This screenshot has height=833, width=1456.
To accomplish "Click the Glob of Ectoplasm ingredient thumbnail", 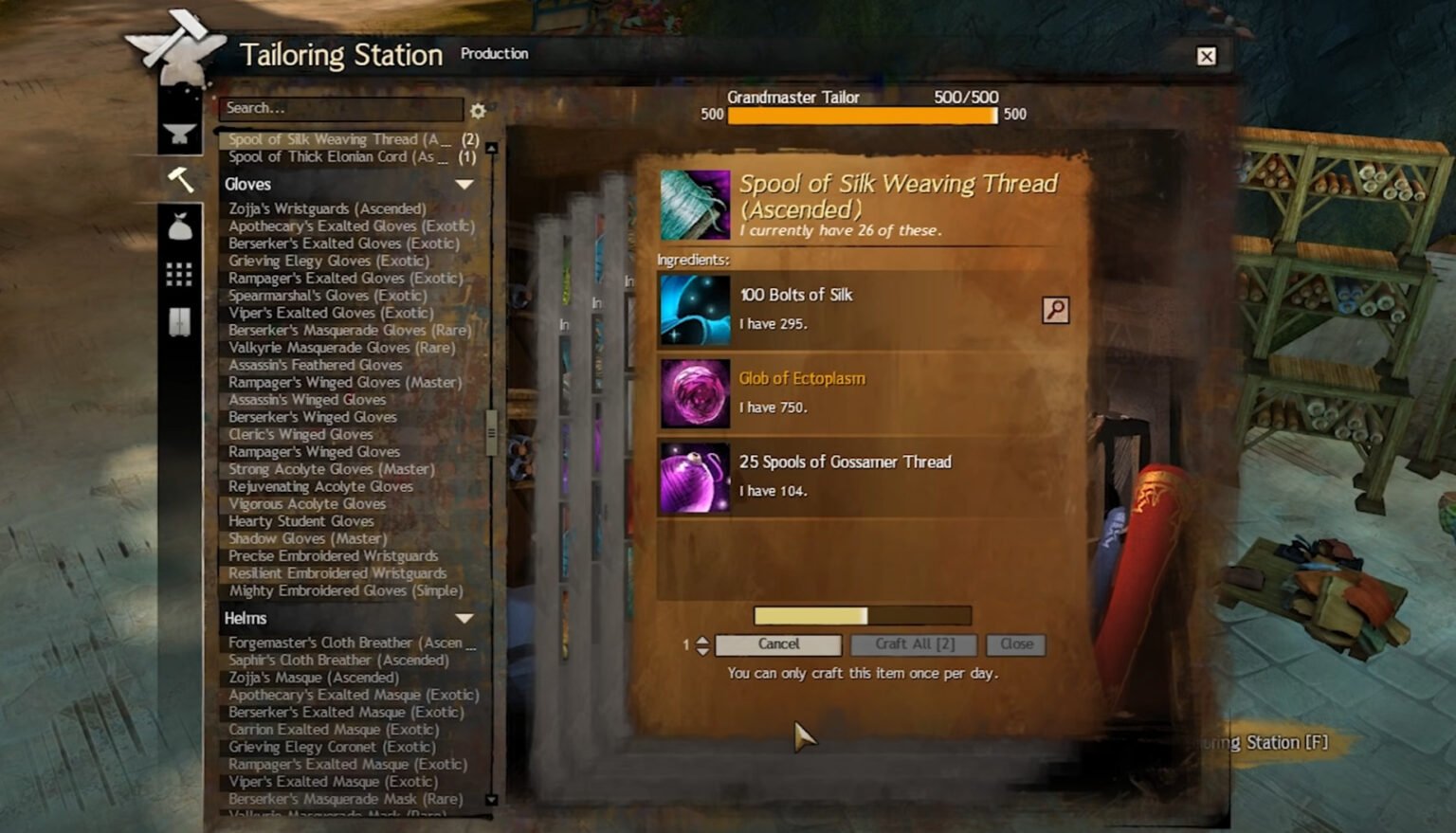I will pyautogui.click(x=695, y=393).
